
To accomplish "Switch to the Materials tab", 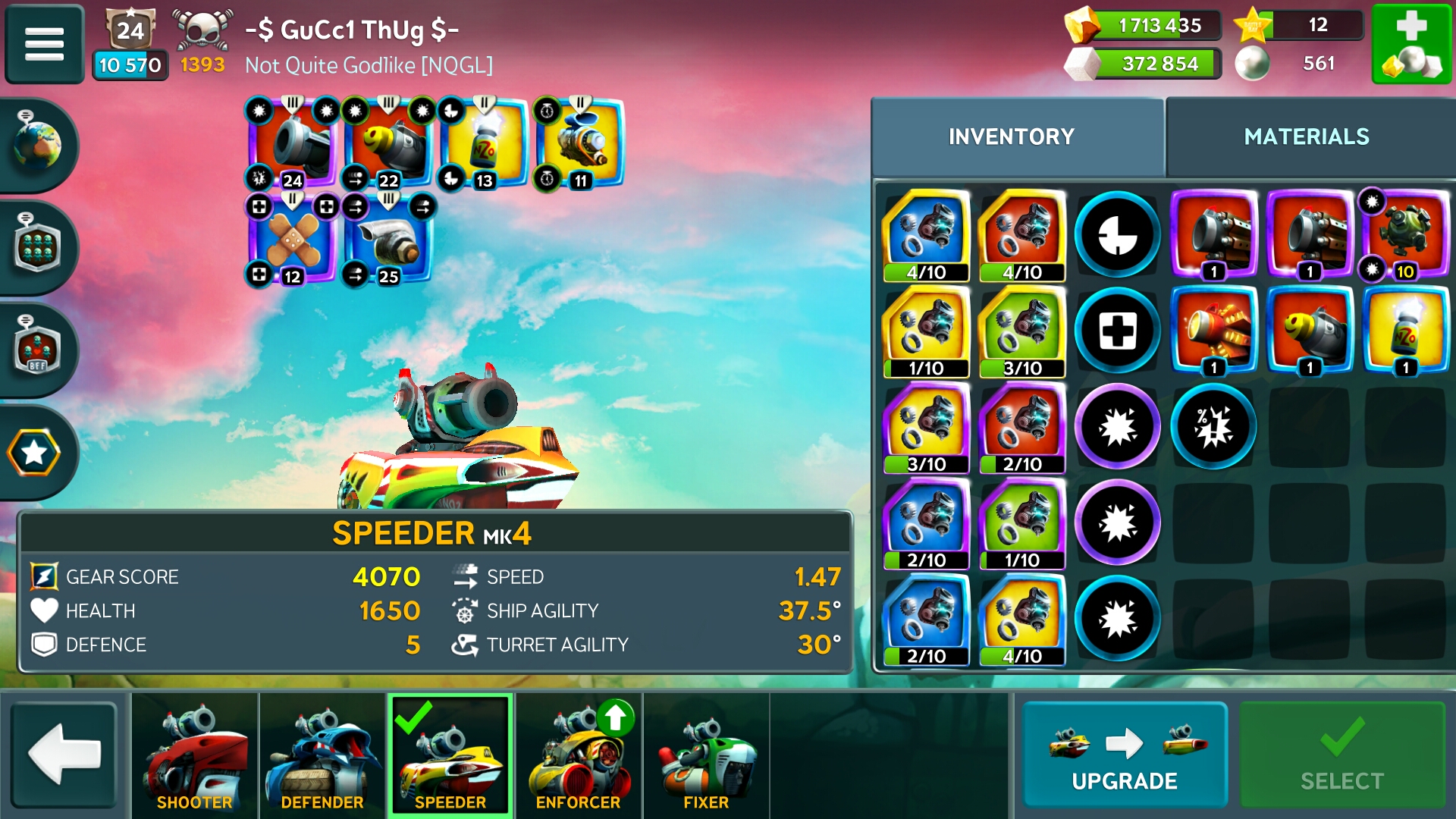I will [x=1306, y=136].
